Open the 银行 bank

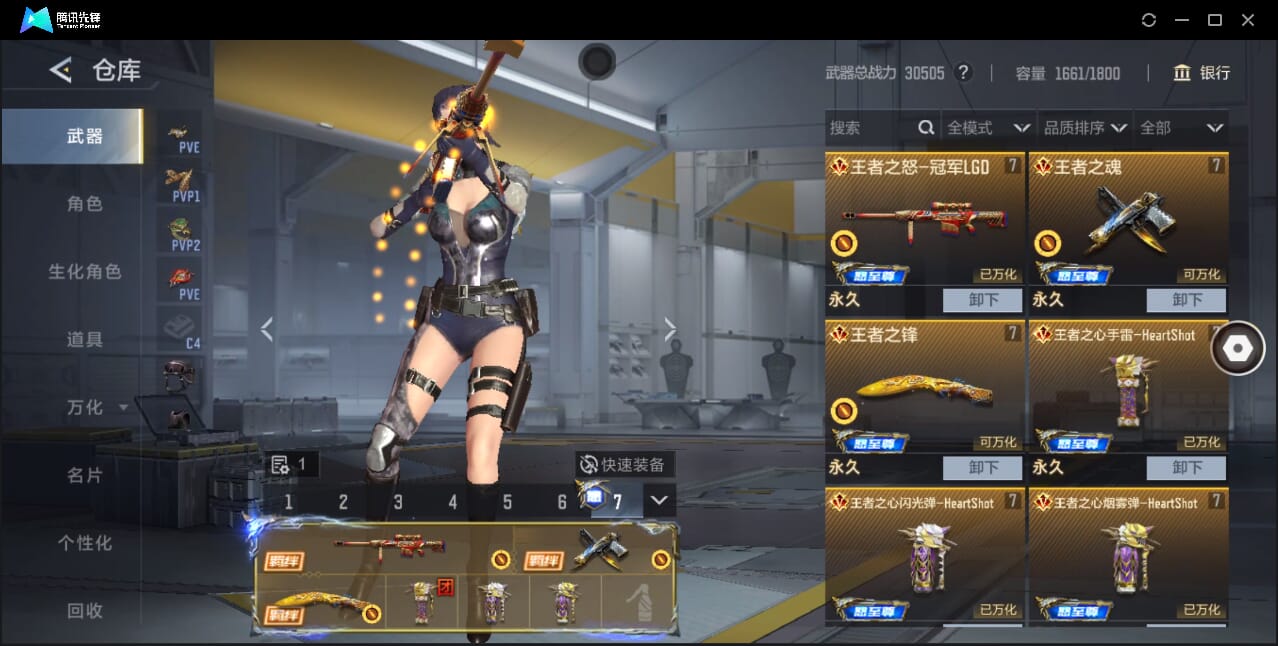point(1202,73)
